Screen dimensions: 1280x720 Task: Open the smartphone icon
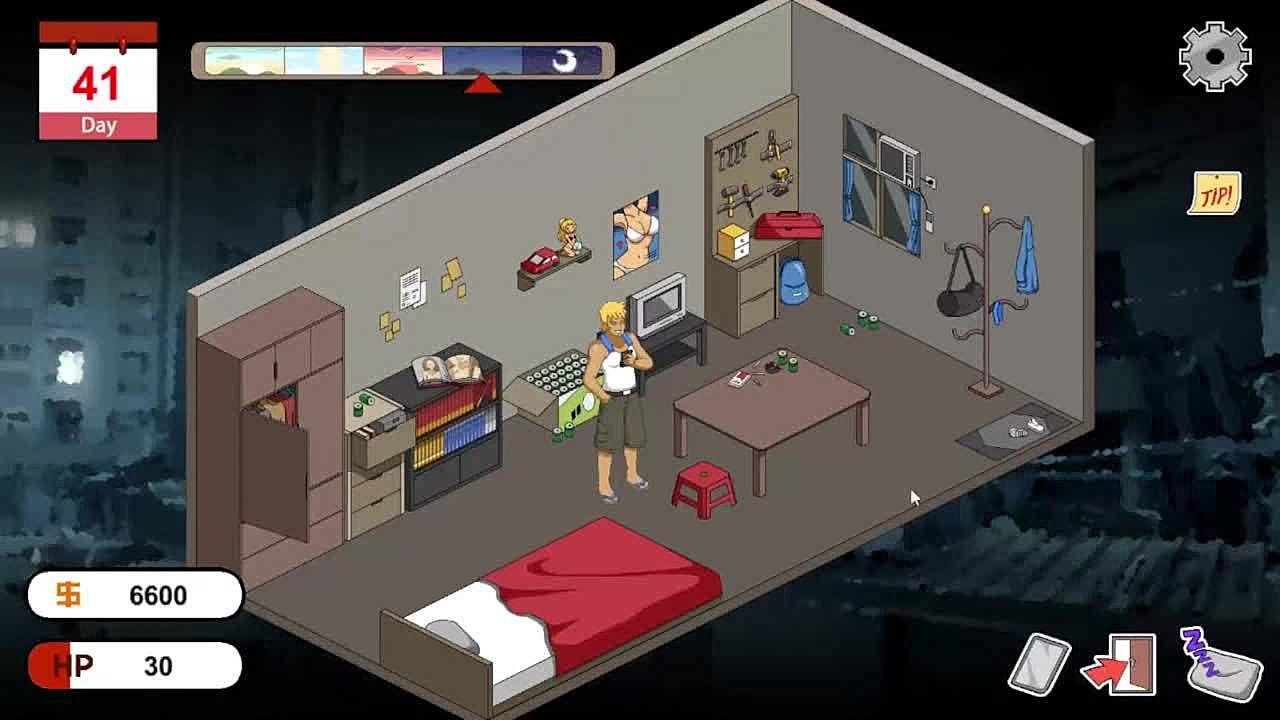(1040, 664)
